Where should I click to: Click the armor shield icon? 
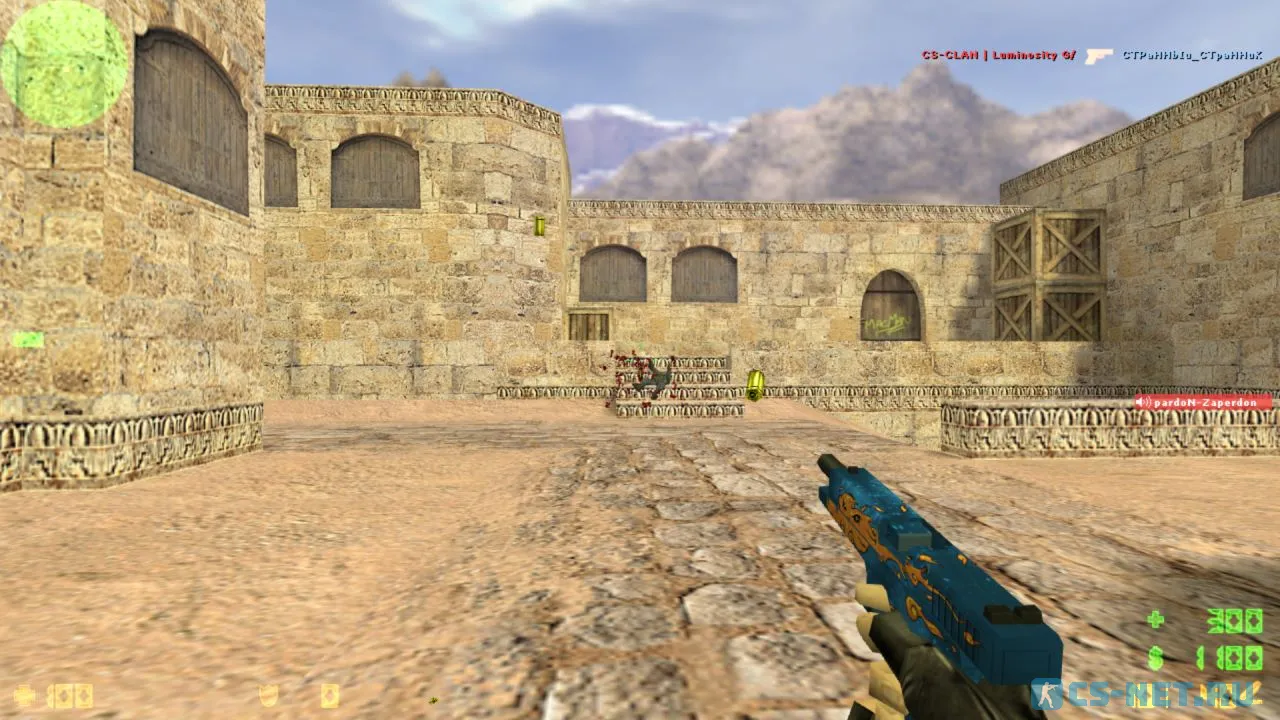(268, 695)
